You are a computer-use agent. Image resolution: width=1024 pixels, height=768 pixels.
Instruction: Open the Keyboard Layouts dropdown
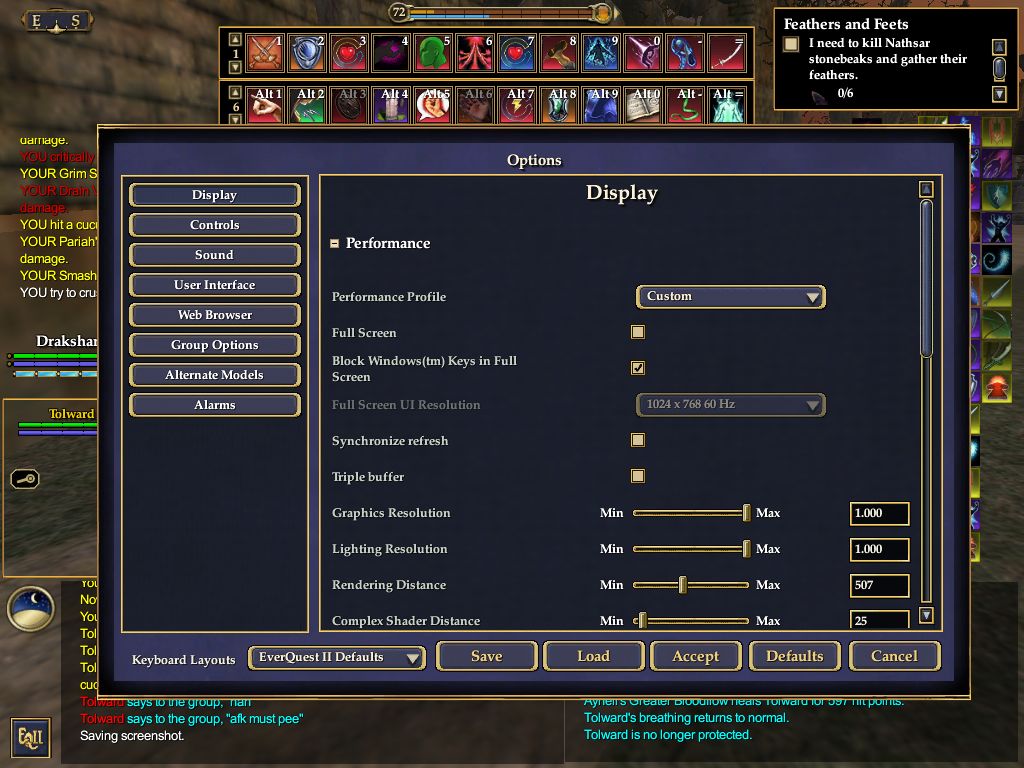[337, 657]
